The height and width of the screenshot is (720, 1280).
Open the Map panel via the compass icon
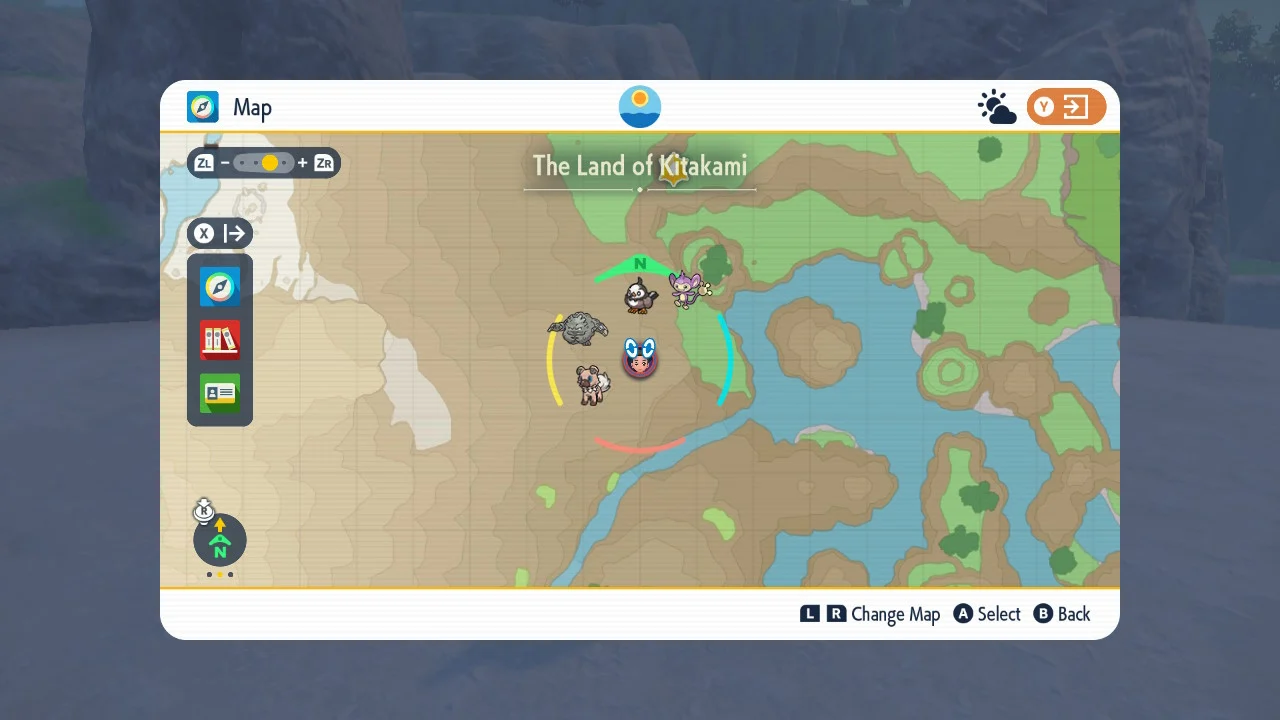pyautogui.click(x=219, y=286)
